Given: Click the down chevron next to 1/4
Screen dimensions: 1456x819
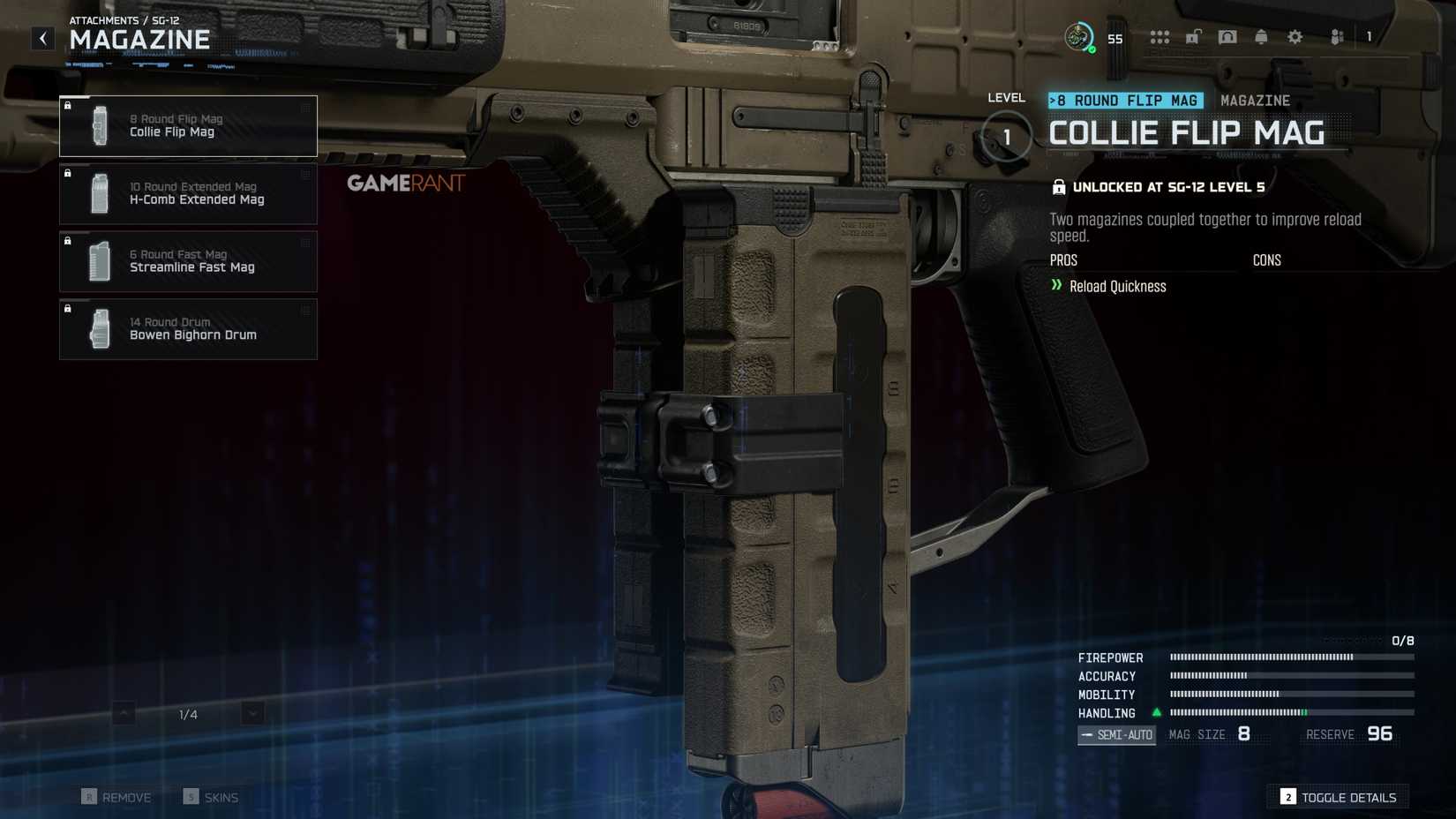Looking at the screenshot, I should pyautogui.click(x=251, y=712).
